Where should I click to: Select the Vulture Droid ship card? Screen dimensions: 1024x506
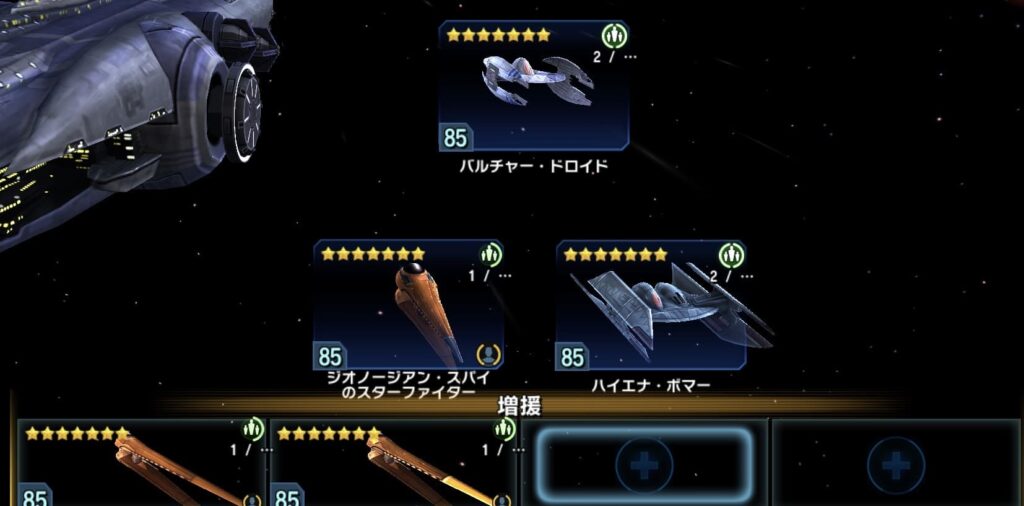tap(534, 87)
